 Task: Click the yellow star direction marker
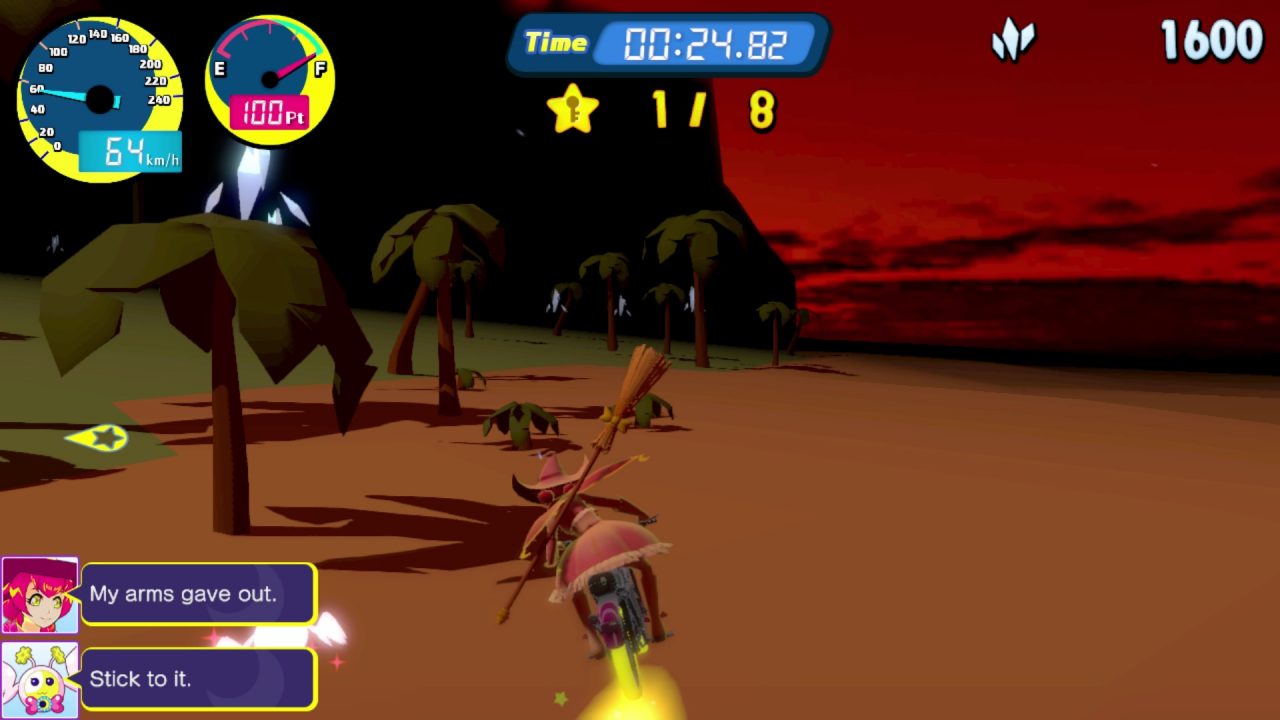tap(100, 438)
